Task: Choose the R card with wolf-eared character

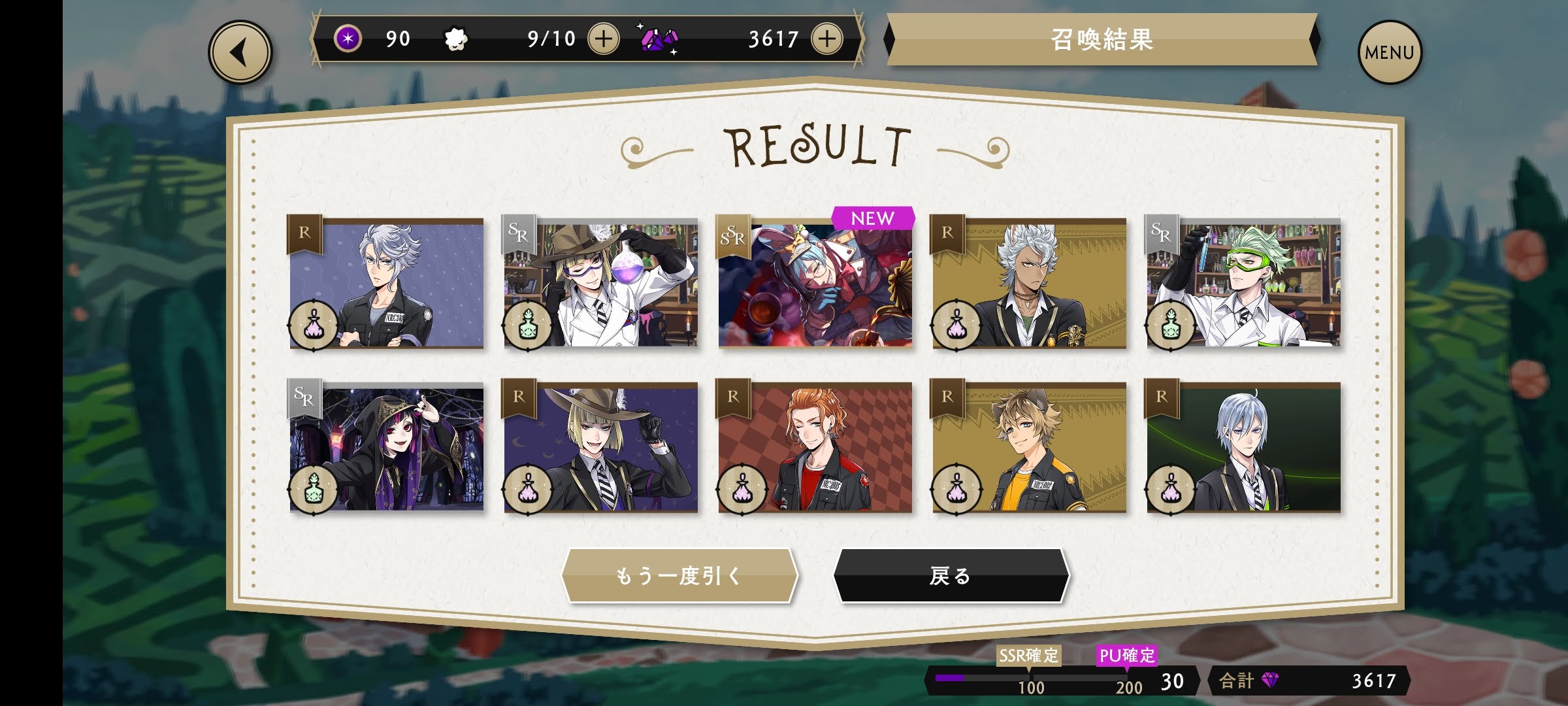Action: 1029,447
